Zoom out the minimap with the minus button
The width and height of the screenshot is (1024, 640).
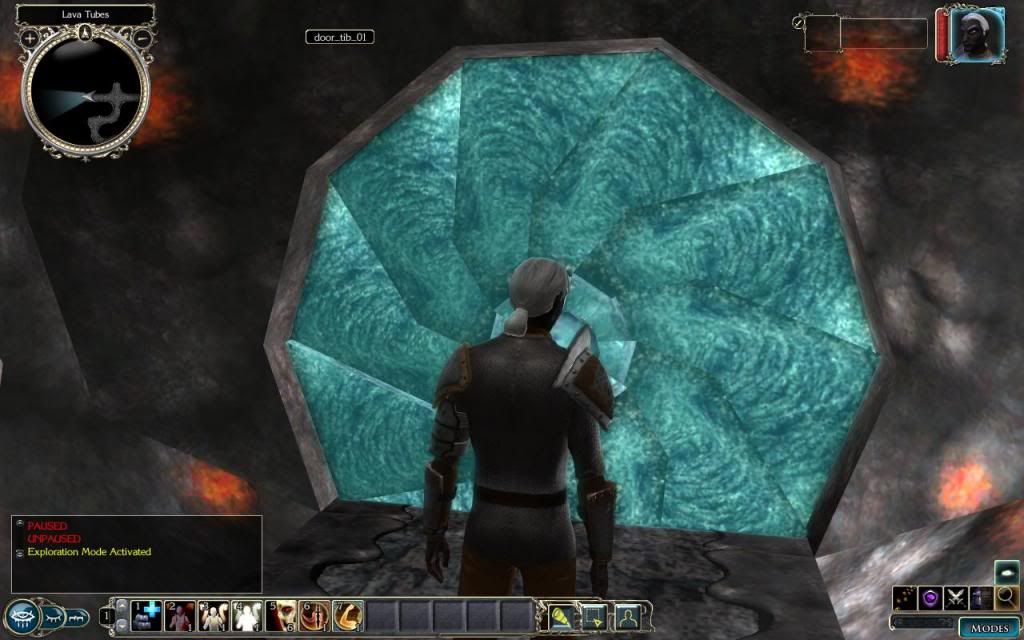(142, 38)
